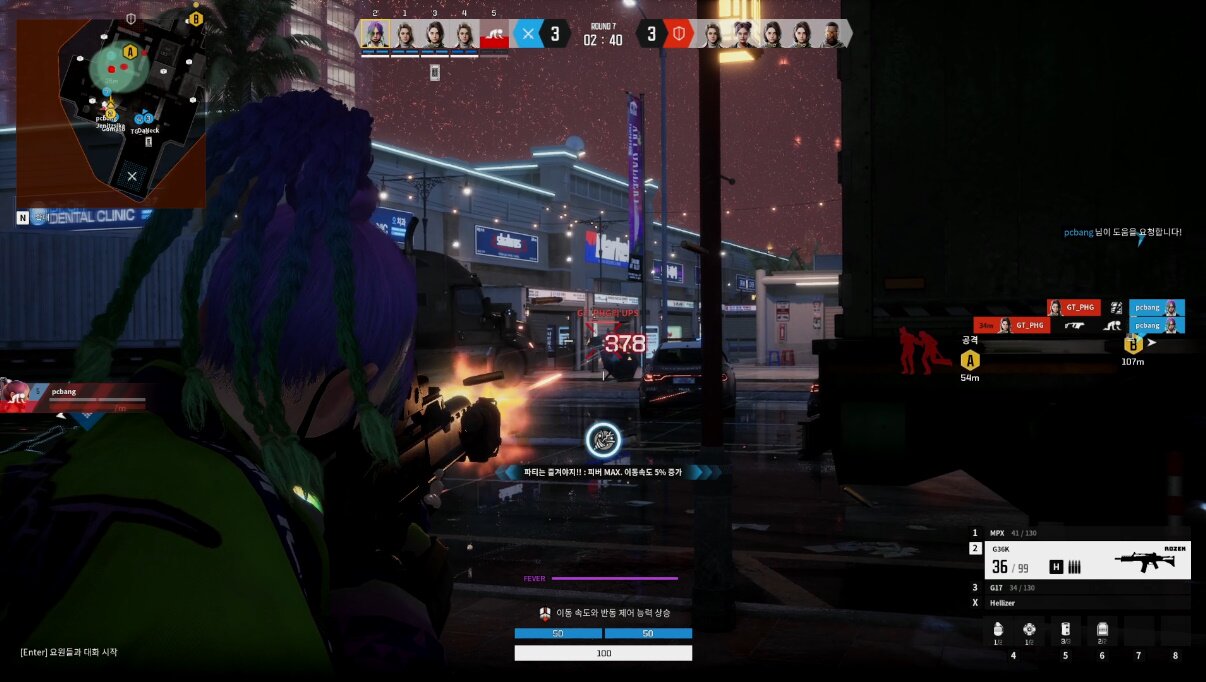Switch to the G17 pistol slot
This screenshot has height=682, width=1206.
pyautogui.click(x=1080, y=588)
